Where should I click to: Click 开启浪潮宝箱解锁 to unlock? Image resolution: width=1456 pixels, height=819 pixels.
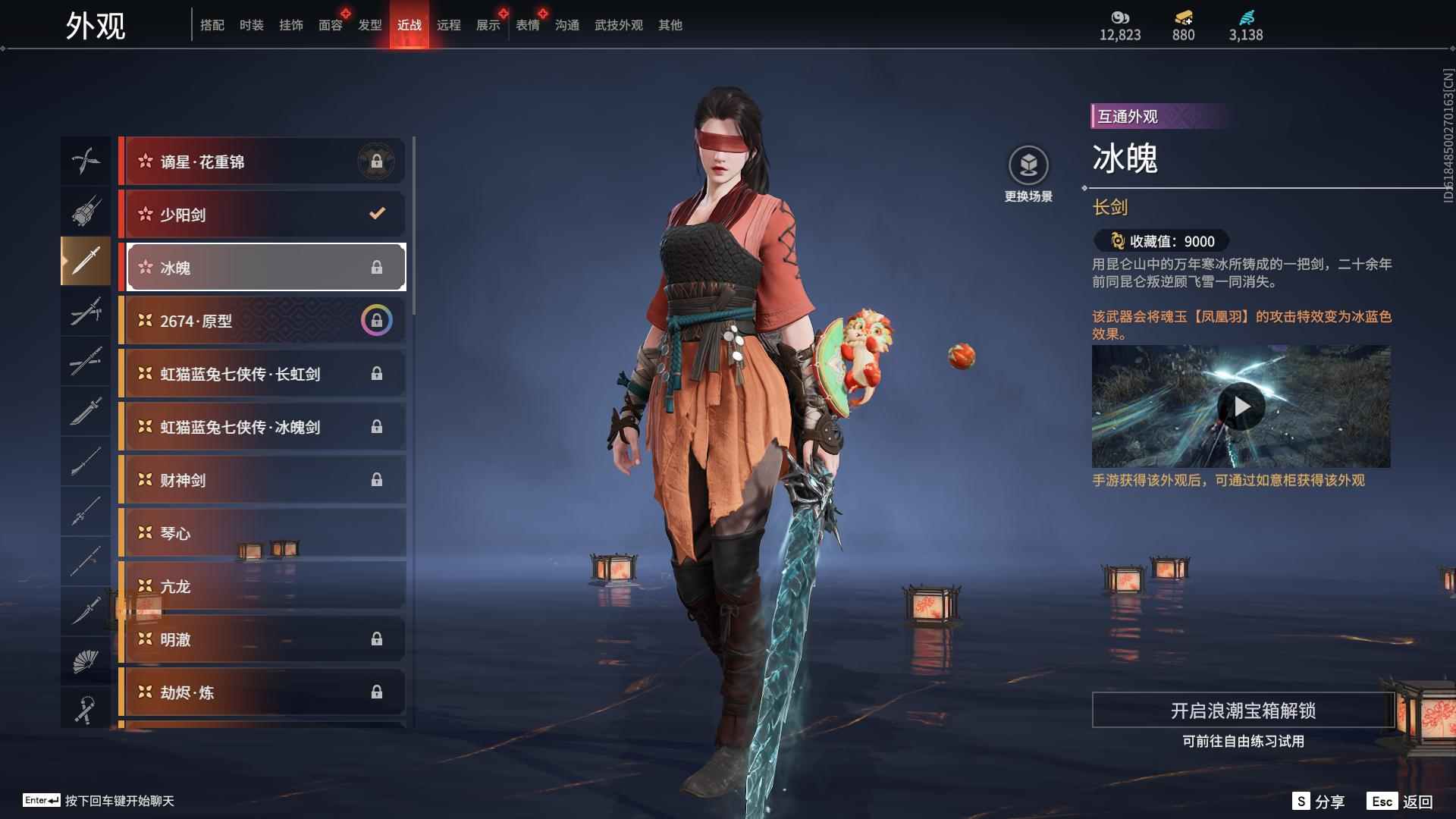pos(1243,711)
